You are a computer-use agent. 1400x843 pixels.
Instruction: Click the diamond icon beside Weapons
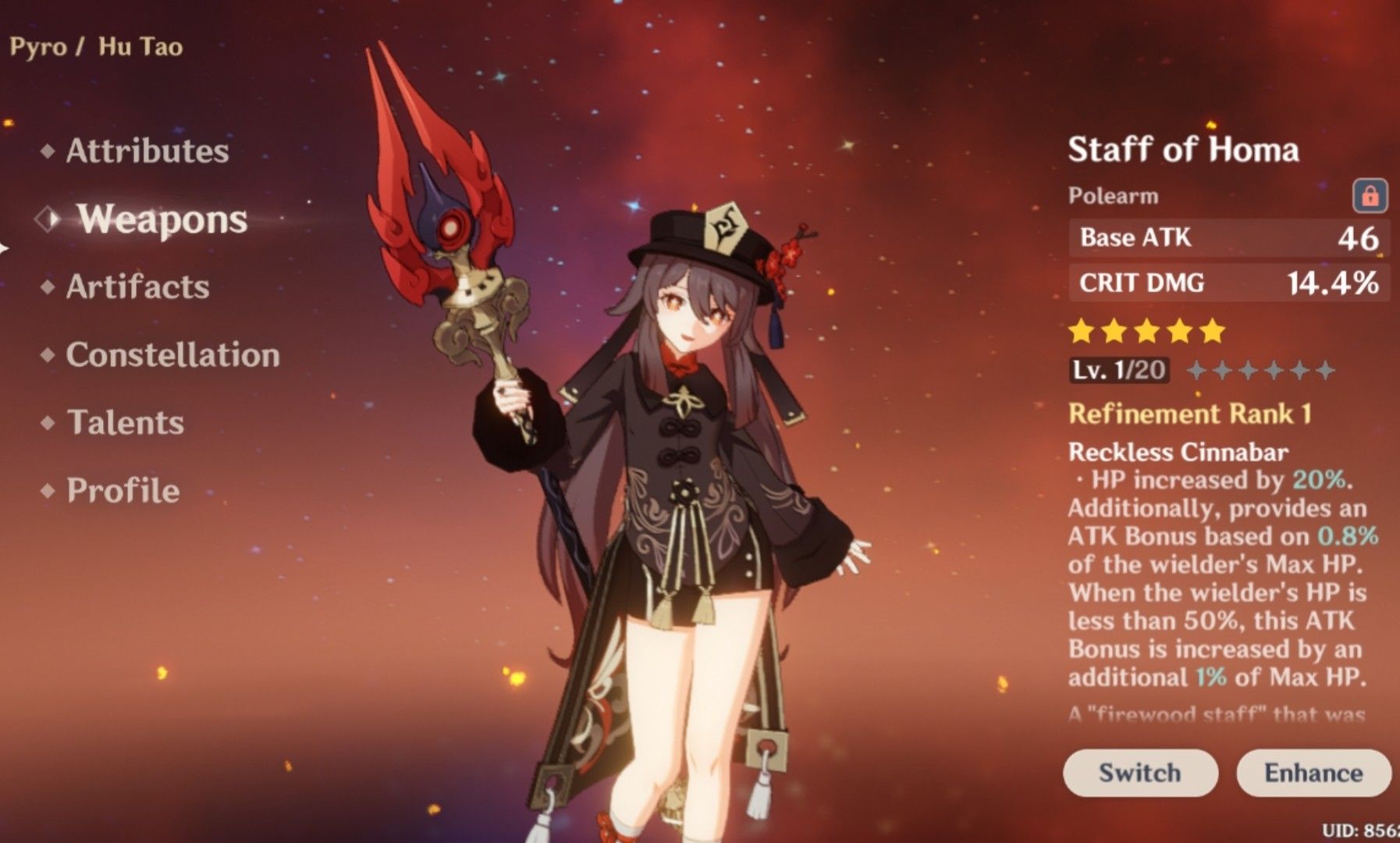click(48, 220)
